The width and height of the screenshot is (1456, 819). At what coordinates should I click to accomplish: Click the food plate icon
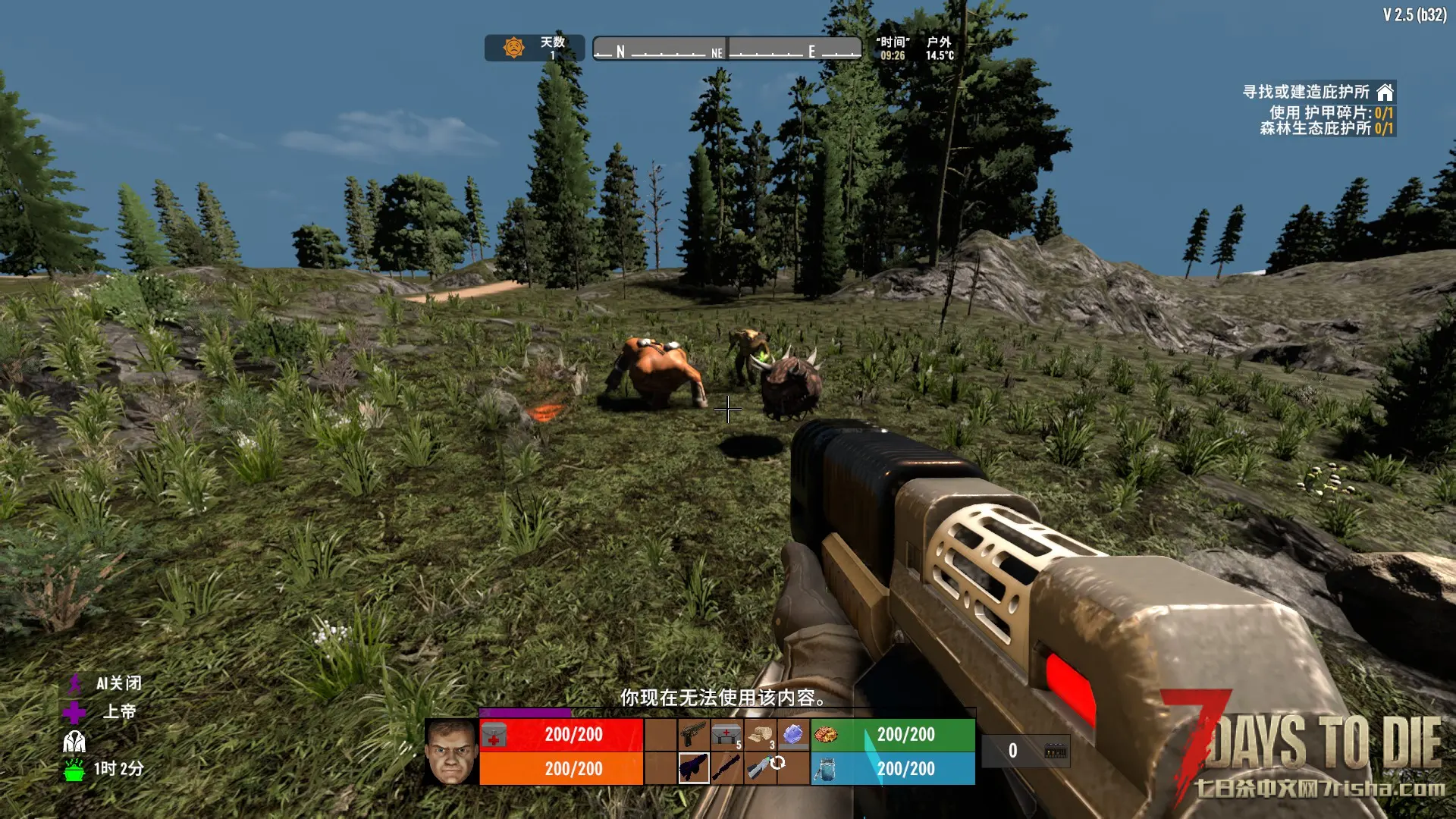point(826,734)
